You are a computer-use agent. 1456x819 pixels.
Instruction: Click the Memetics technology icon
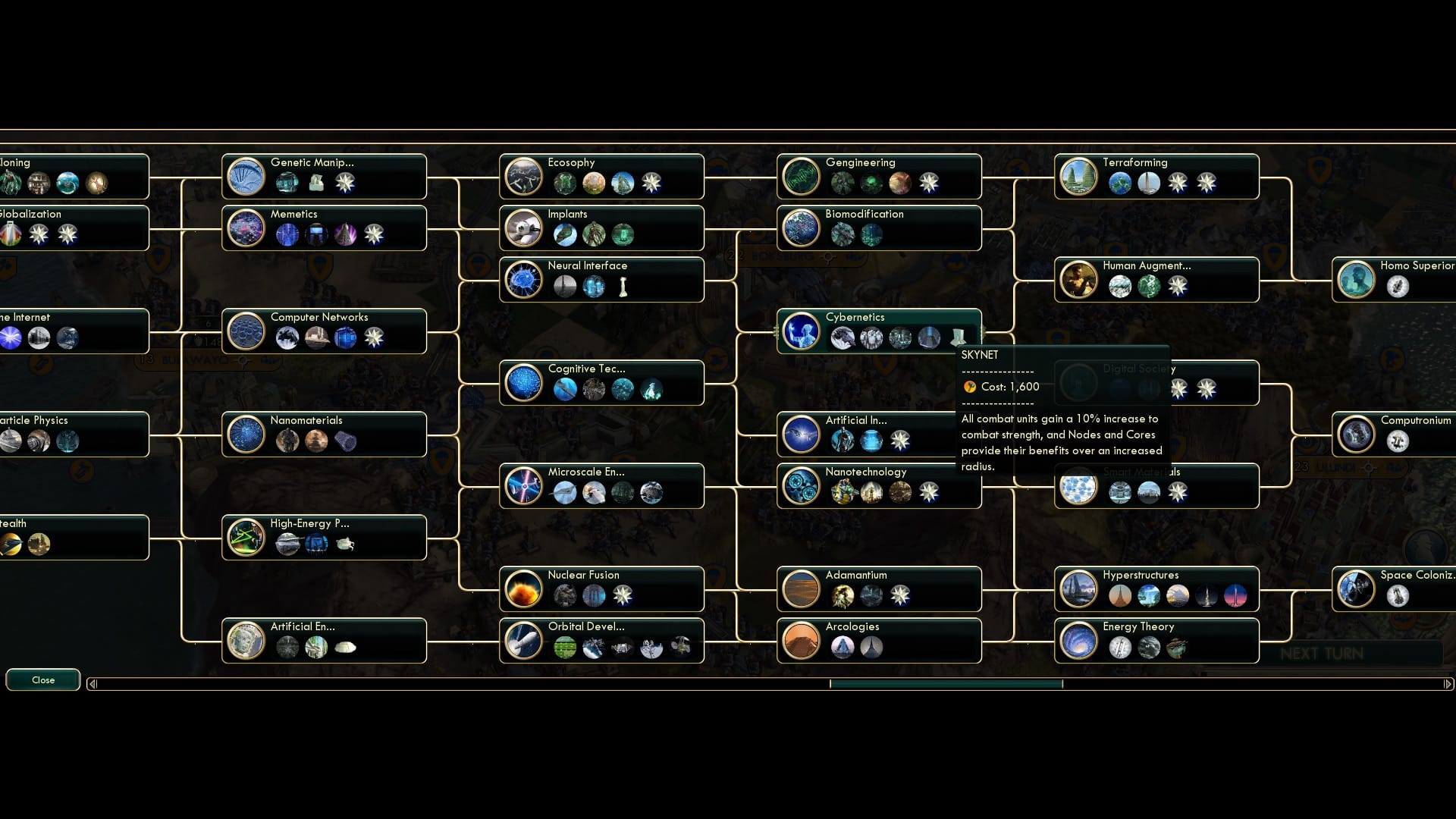[x=246, y=227]
